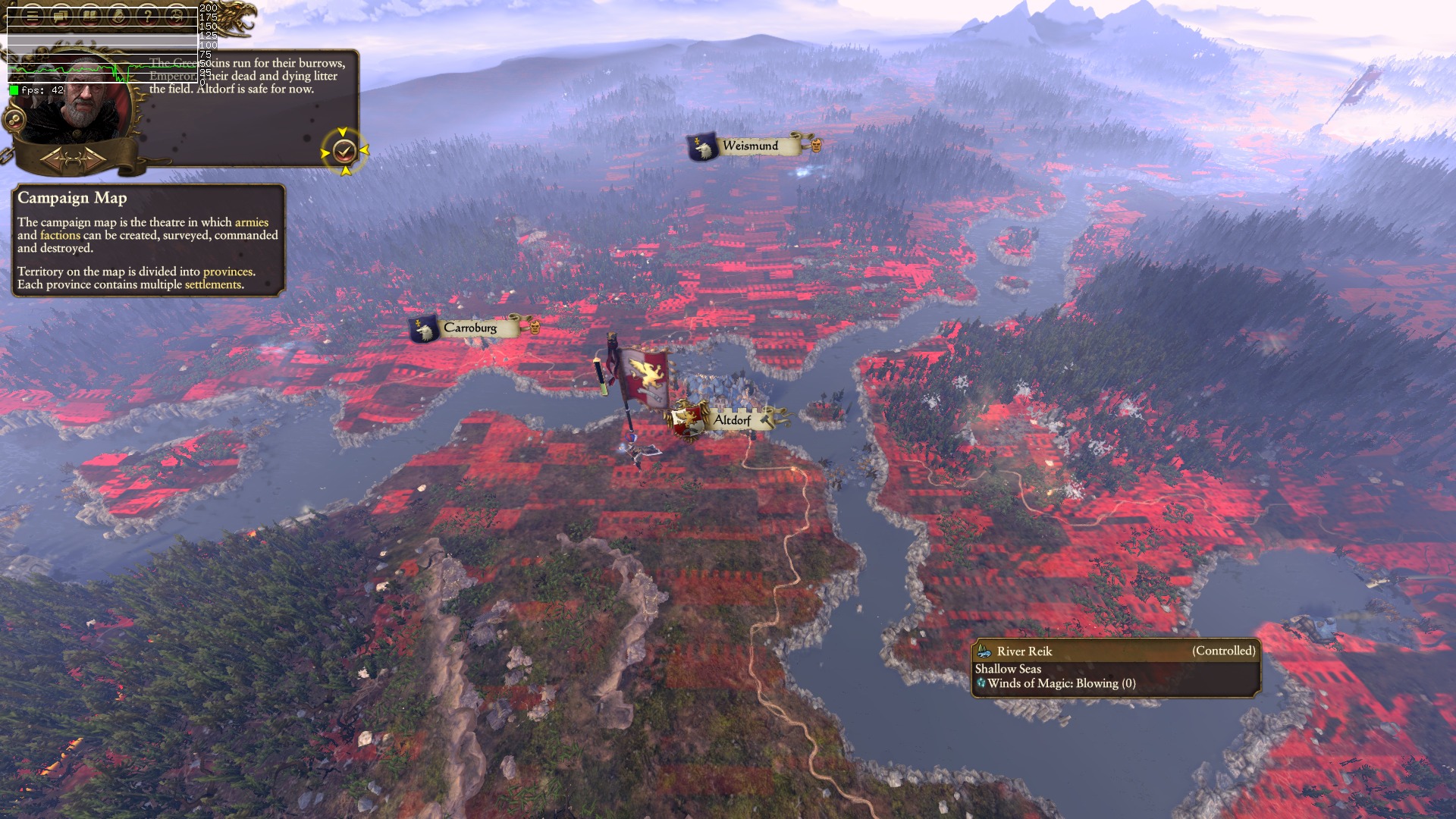Dismiss advisor message with checkmark button
This screenshot has height=819, width=1456.
click(344, 152)
